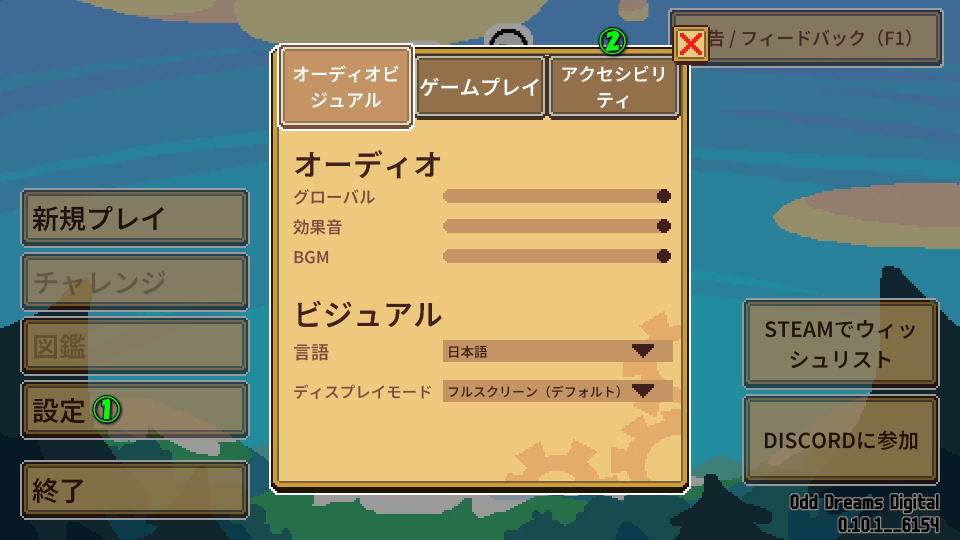
Task: Switch to the ゲームプレイ tab
Action: pos(480,88)
